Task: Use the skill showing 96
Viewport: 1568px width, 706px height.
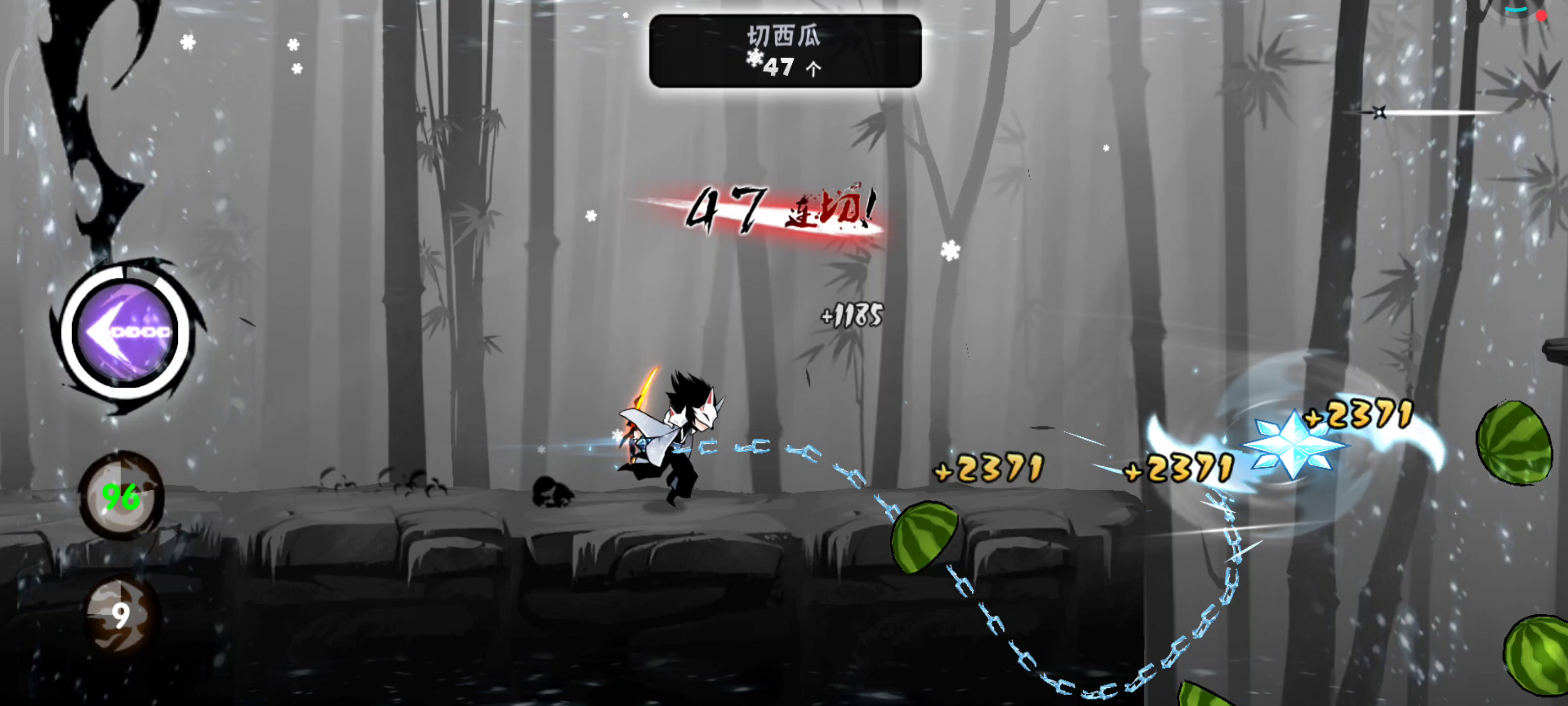Action: pos(121,496)
